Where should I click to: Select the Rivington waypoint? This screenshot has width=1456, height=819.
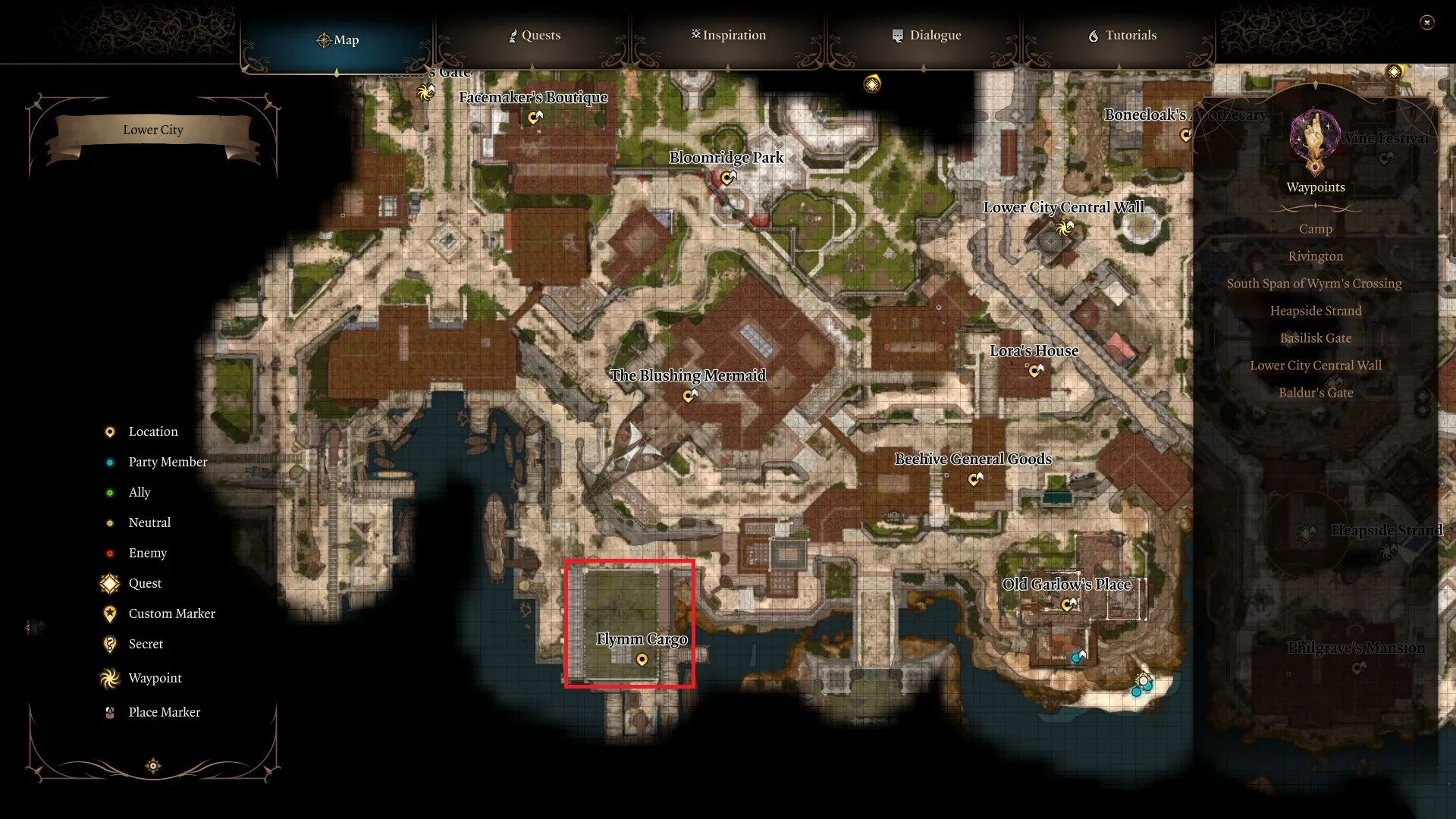pyautogui.click(x=1316, y=256)
